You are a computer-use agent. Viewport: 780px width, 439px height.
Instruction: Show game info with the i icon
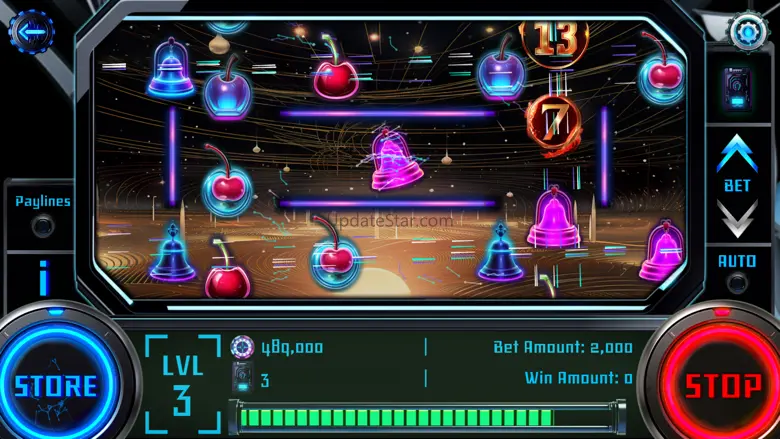[43, 278]
